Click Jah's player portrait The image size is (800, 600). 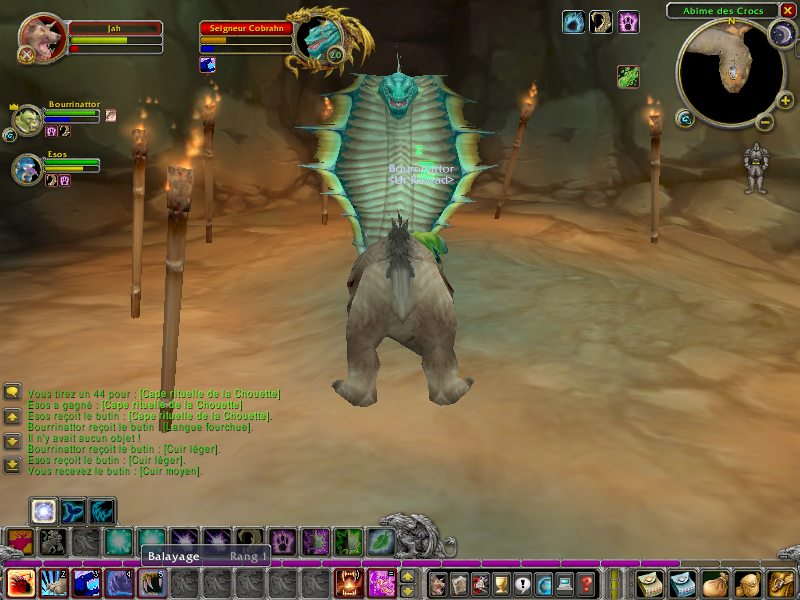[x=42, y=38]
